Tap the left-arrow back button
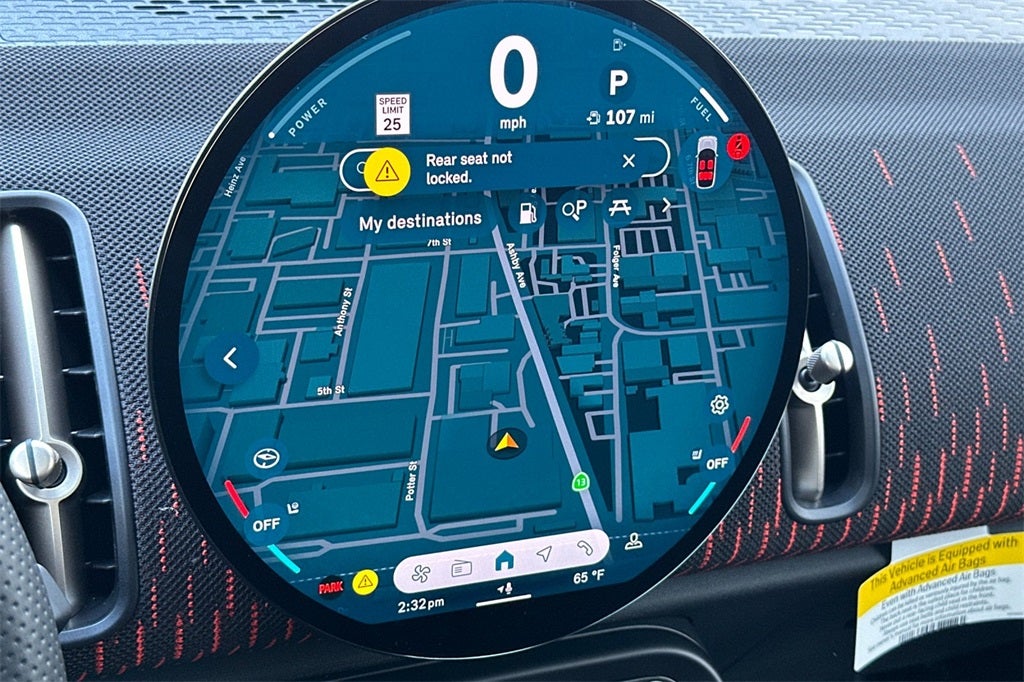Image resolution: width=1024 pixels, height=682 pixels. coord(231,358)
